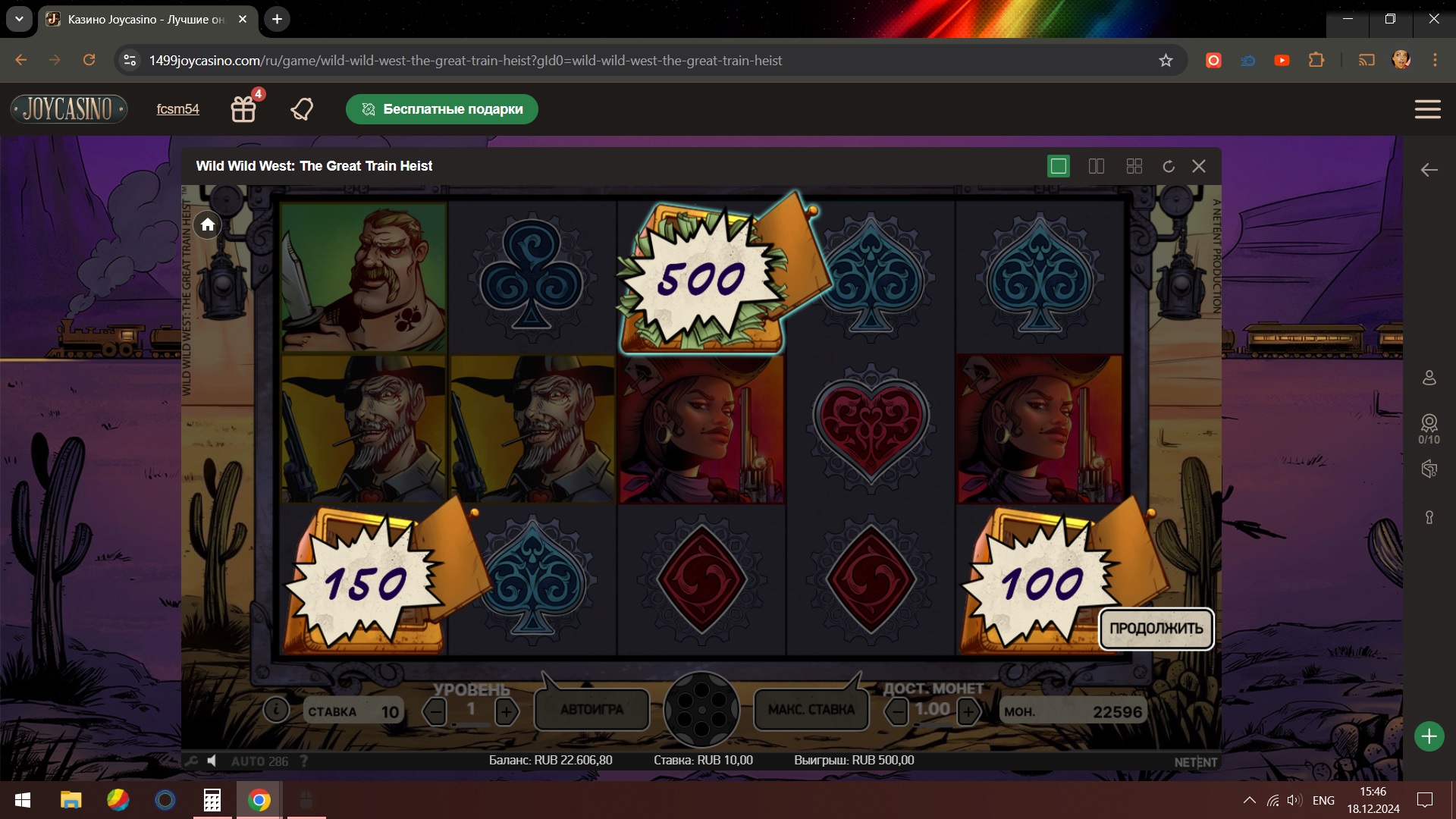
Task: Open the game info paytable
Action: click(276, 710)
